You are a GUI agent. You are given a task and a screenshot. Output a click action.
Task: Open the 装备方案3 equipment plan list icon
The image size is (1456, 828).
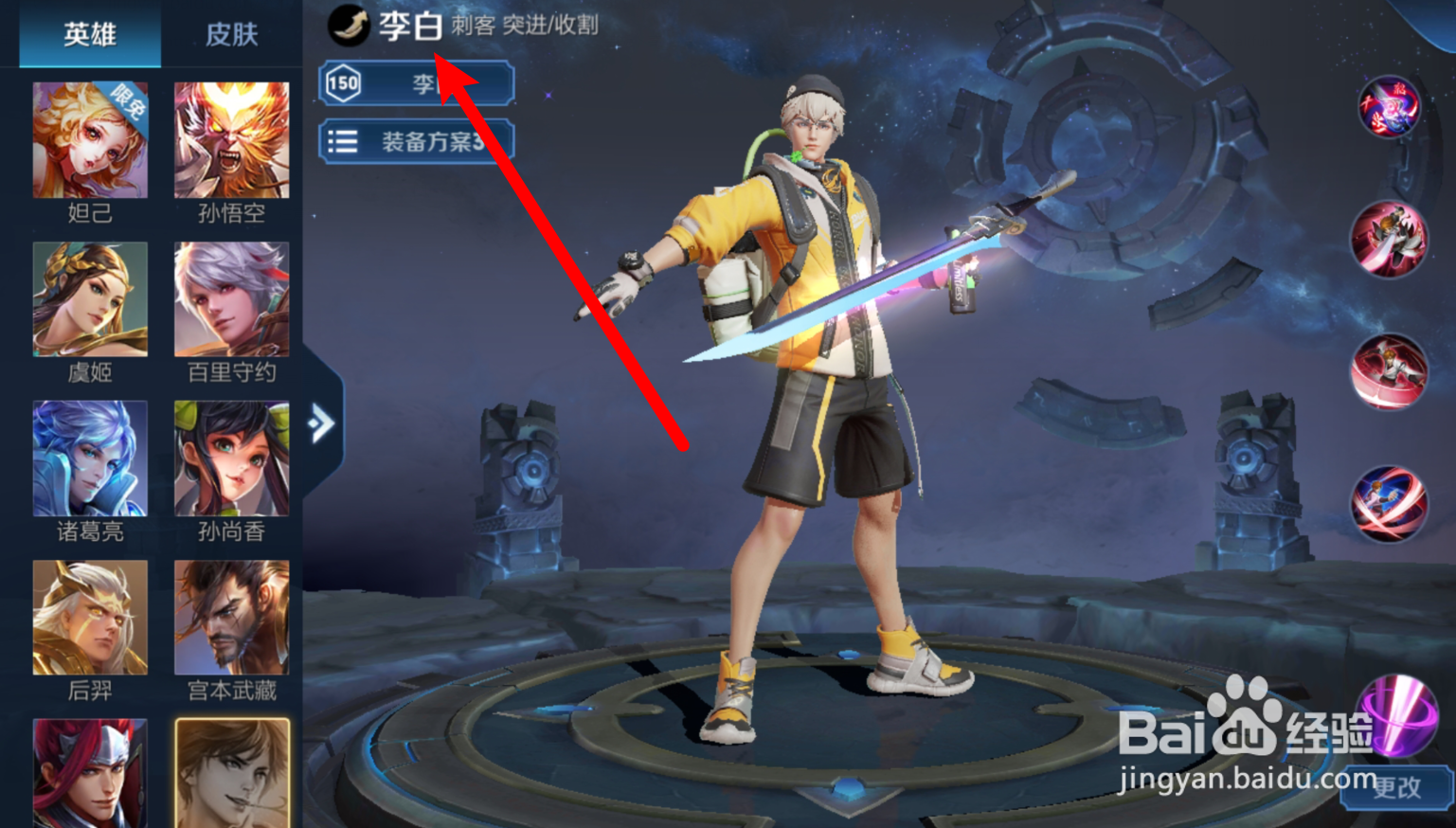[345, 141]
